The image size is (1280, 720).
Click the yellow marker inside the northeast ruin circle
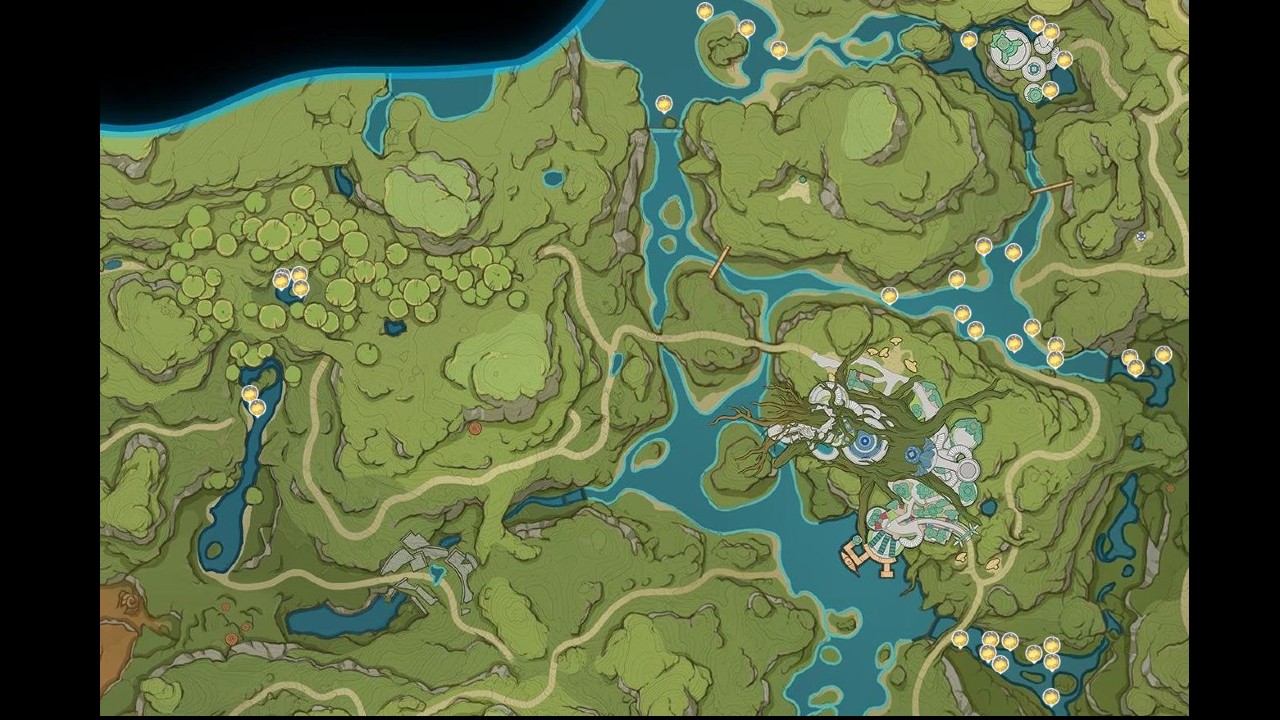pos(1050,90)
